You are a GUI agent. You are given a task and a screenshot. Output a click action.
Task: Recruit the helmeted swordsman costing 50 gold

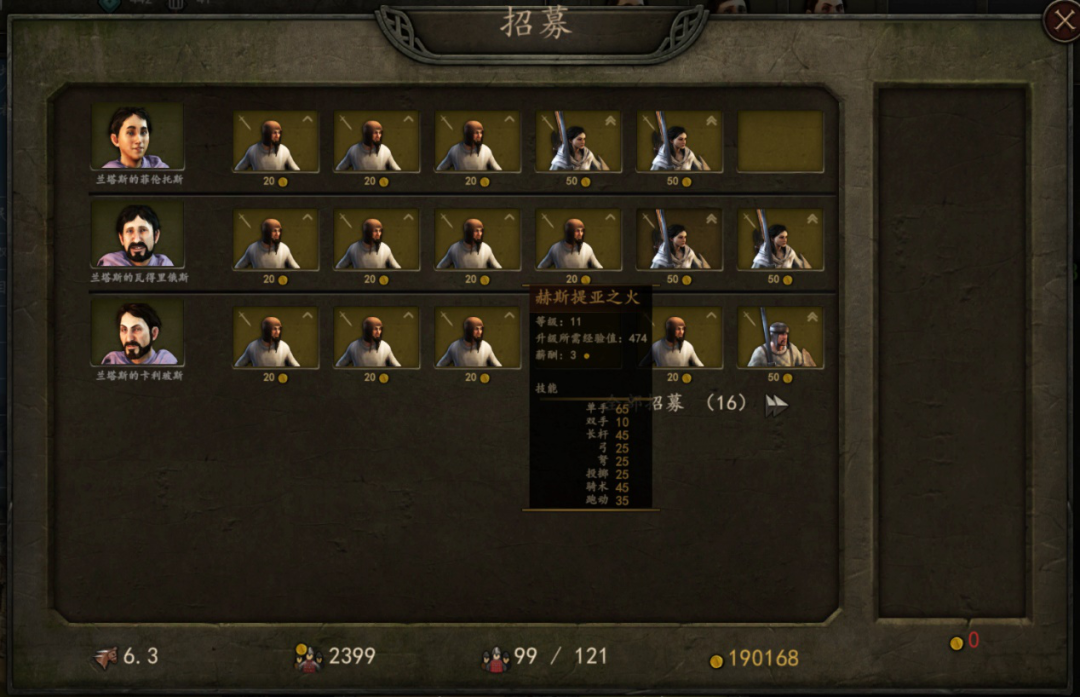[x=780, y=338]
